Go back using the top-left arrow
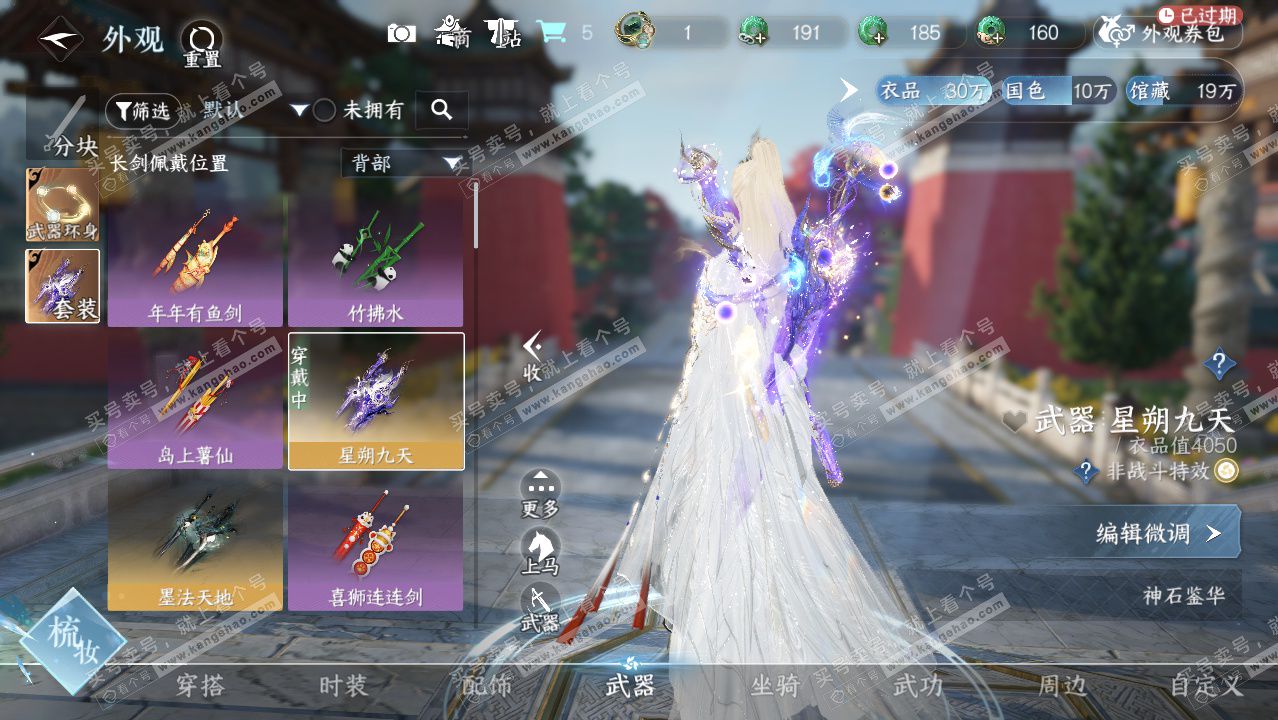Image resolution: width=1278 pixels, height=720 pixels. click(58, 40)
